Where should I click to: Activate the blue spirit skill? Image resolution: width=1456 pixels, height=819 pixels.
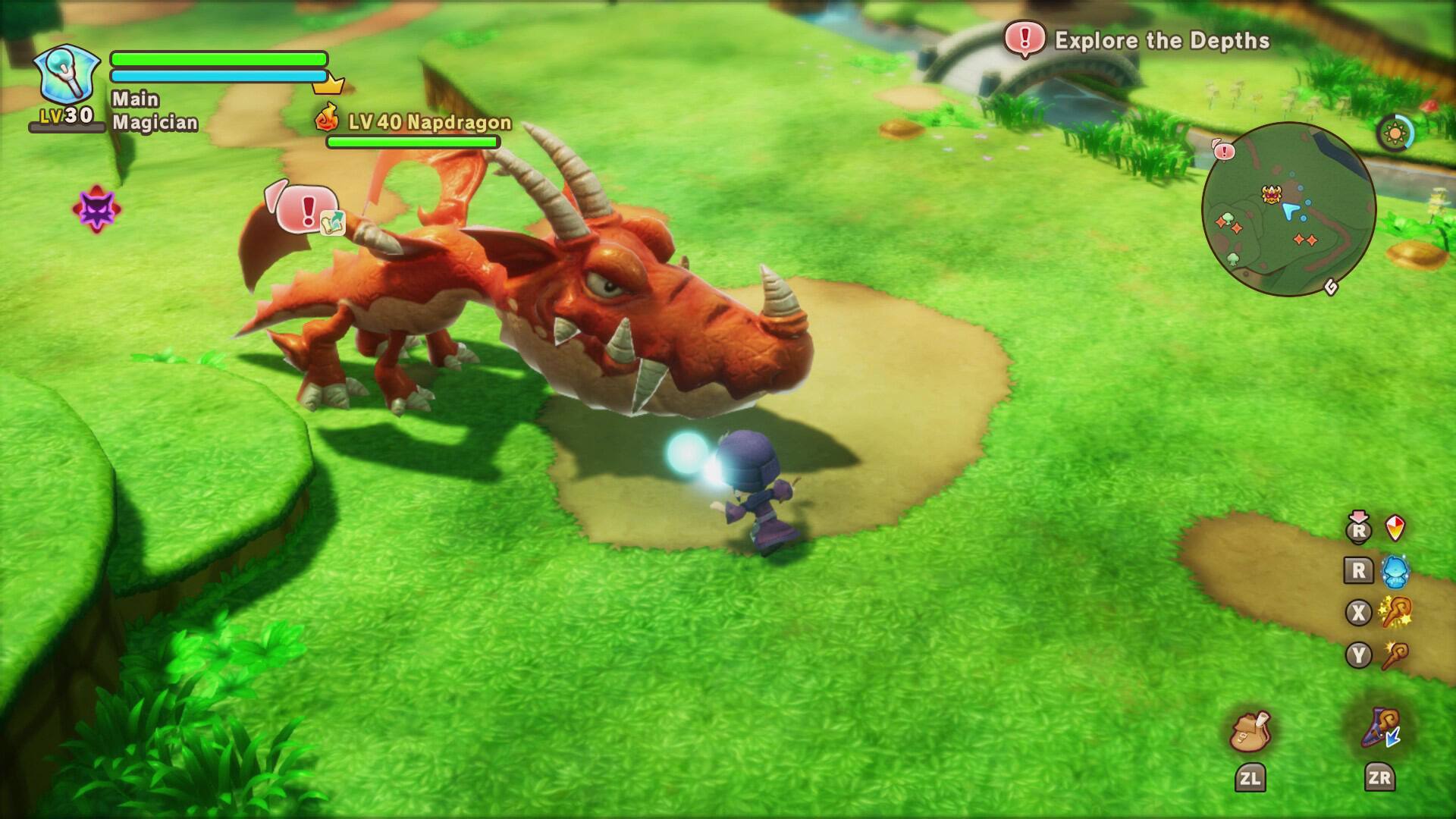tap(1395, 571)
